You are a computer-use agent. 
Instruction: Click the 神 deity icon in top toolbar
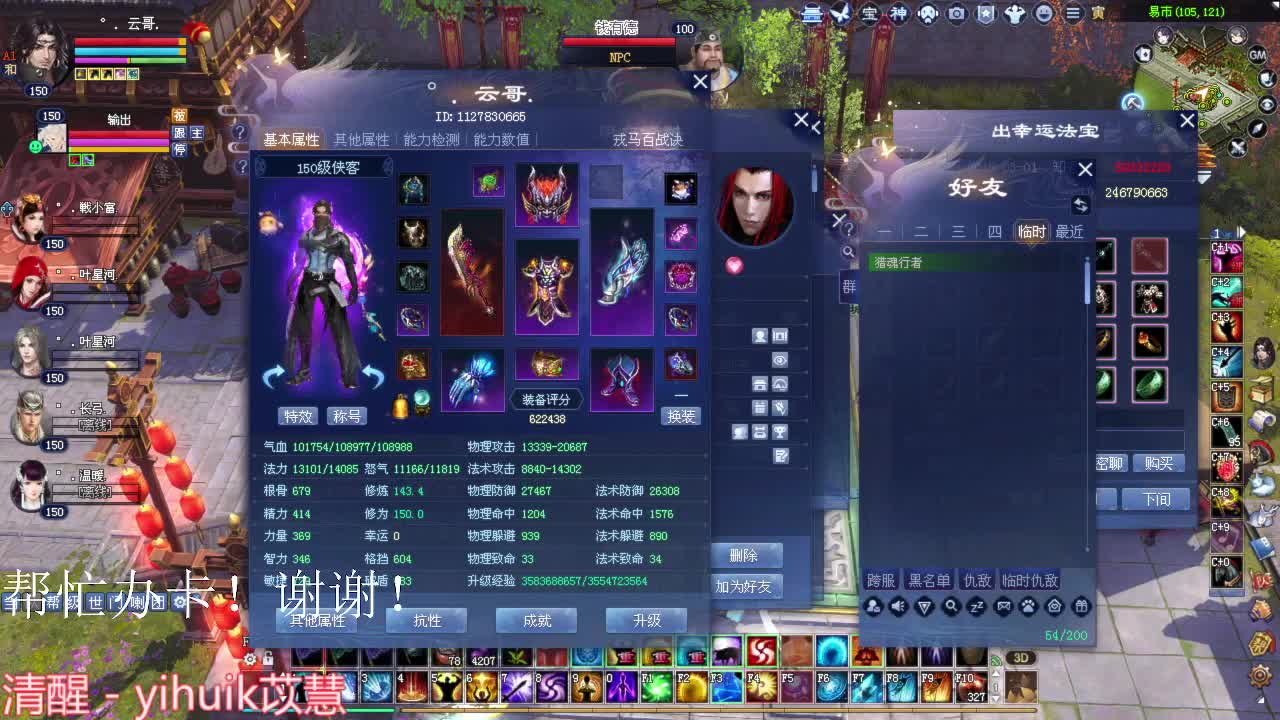(898, 14)
